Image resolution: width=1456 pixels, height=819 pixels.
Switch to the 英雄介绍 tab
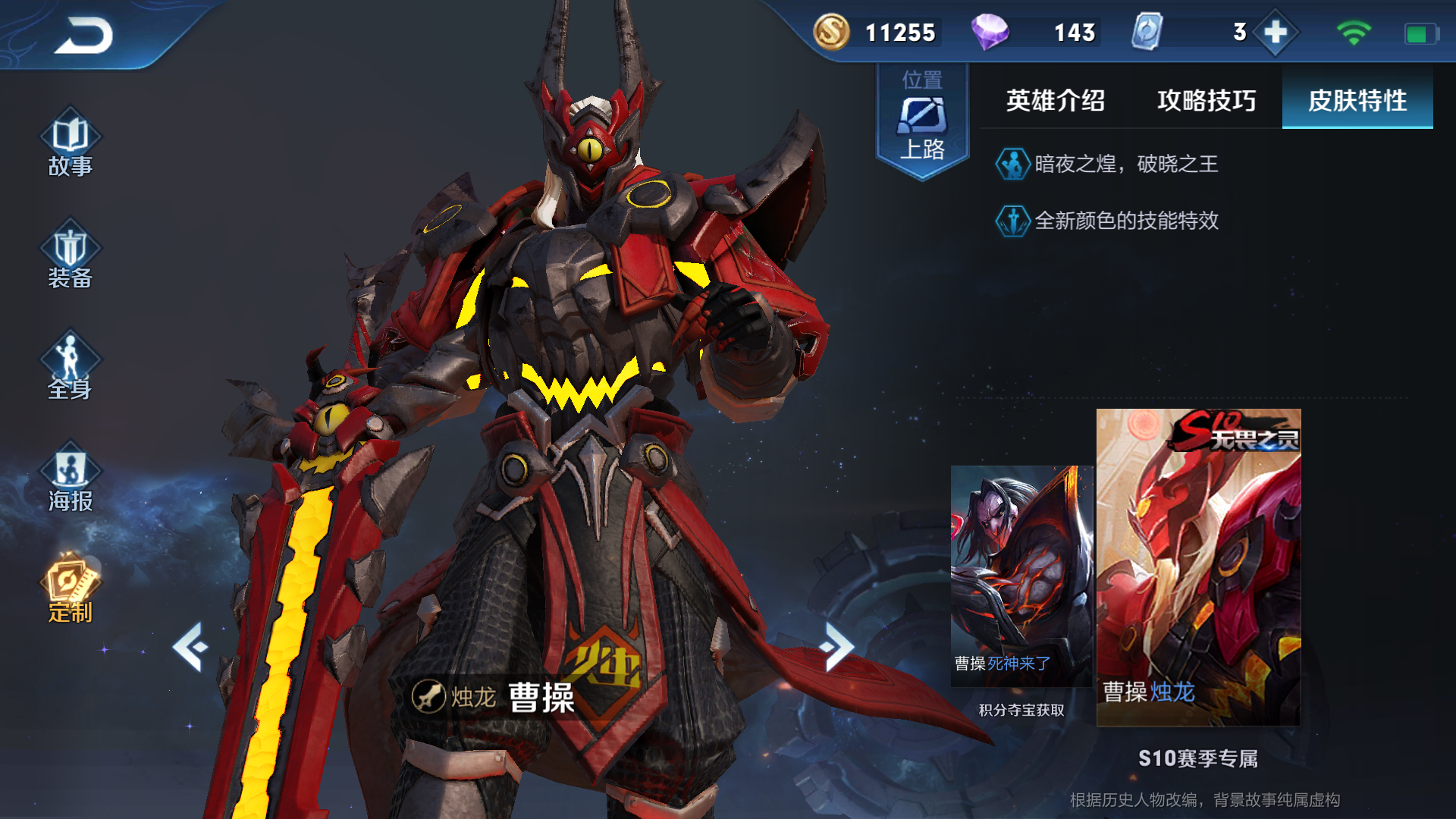click(x=1055, y=101)
